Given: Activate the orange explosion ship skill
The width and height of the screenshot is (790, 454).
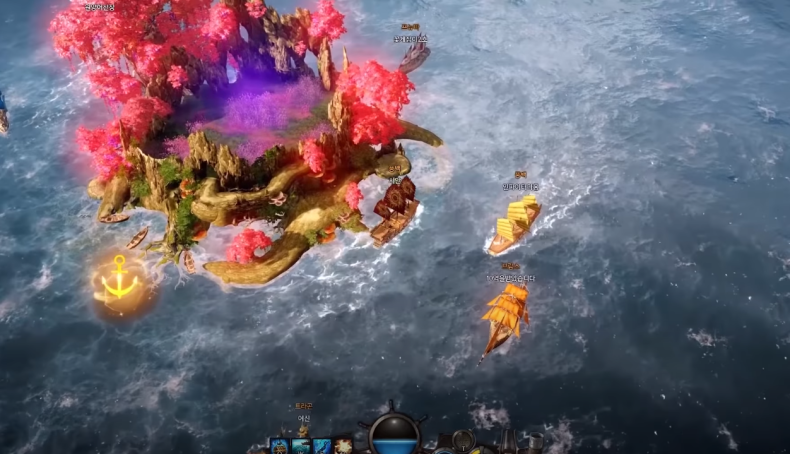Looking at the screenshot, I should 343,447.
